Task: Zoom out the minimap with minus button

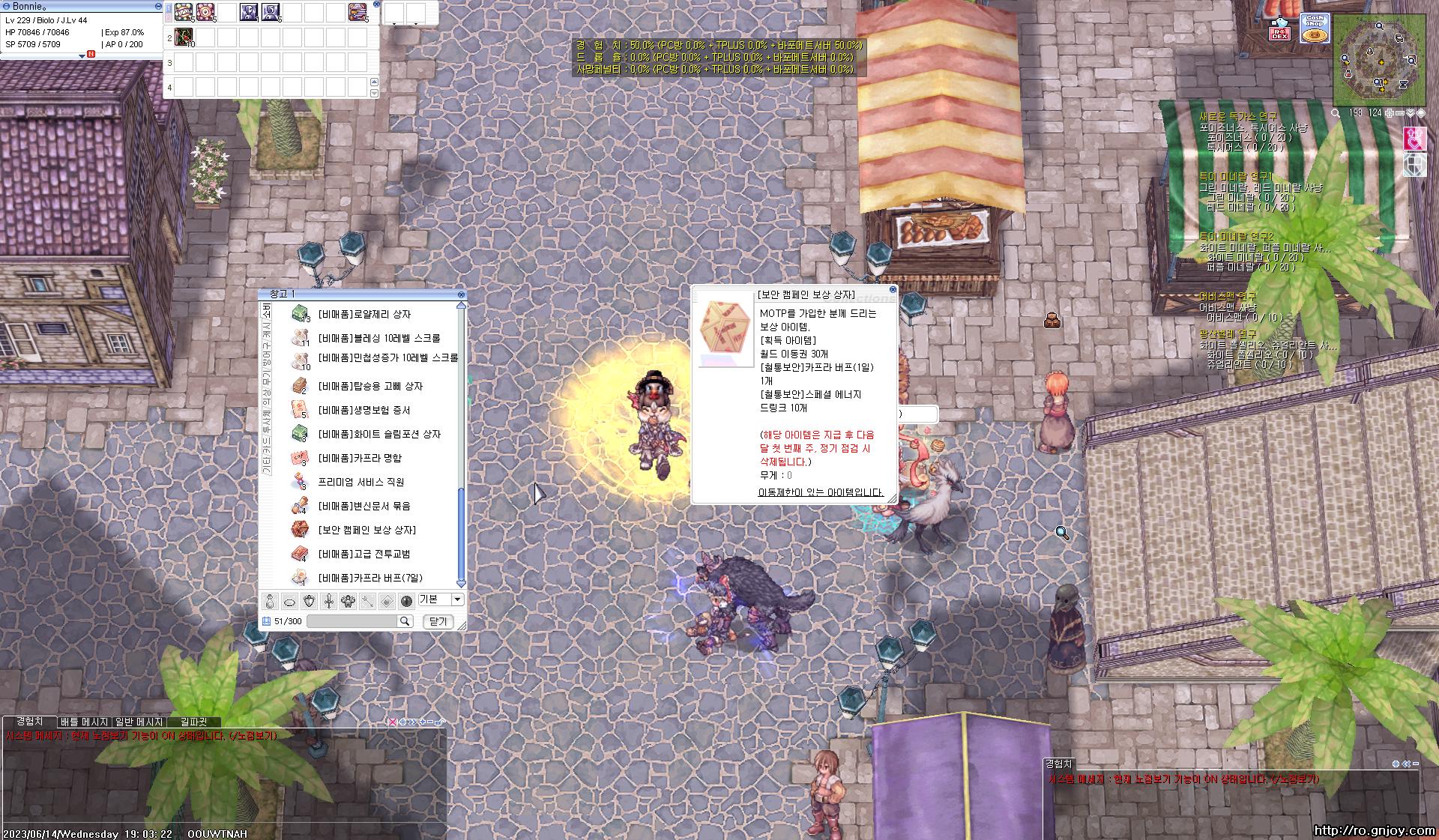Action: 1399,113
